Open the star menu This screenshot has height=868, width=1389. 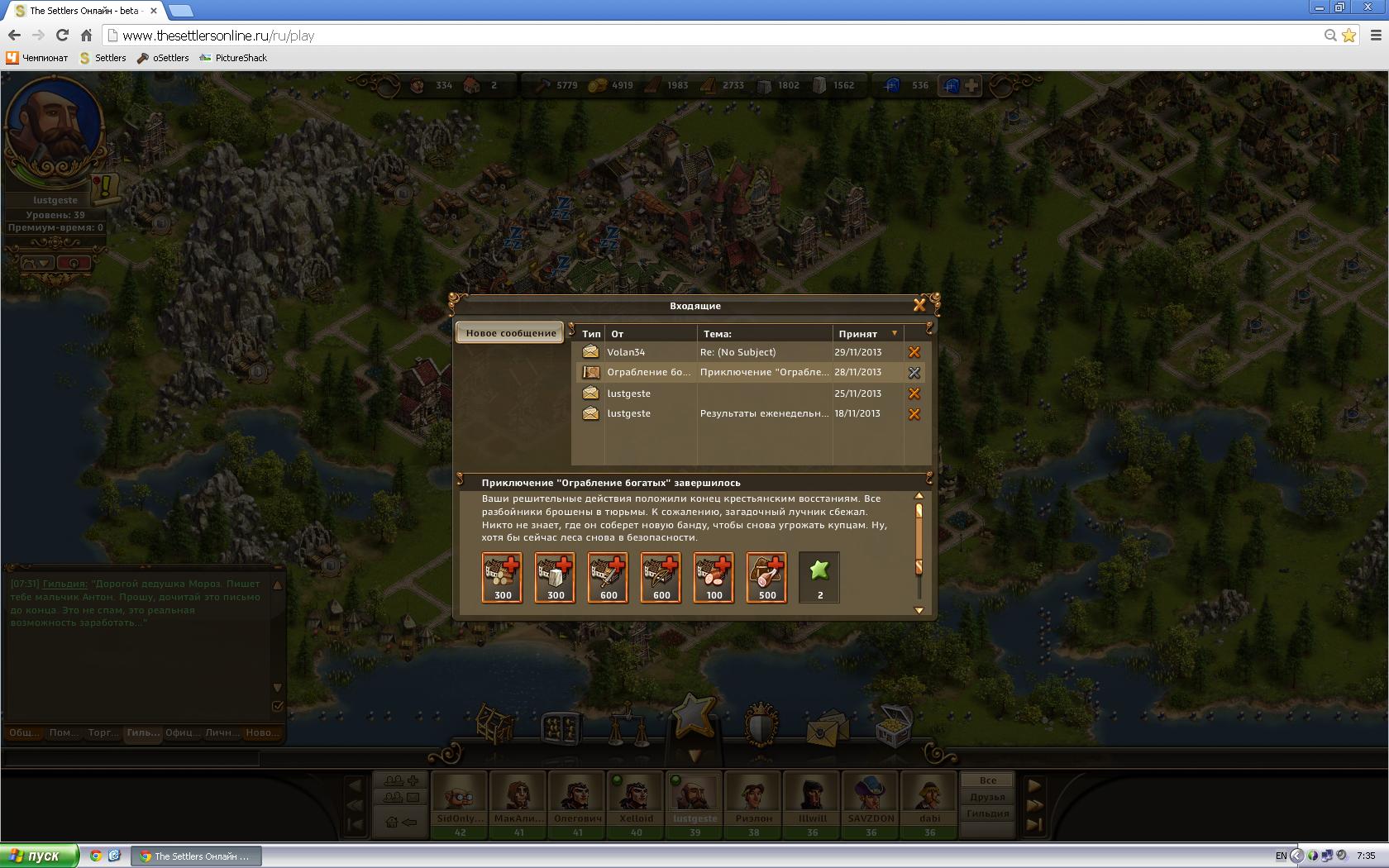(x=693, y=713)
